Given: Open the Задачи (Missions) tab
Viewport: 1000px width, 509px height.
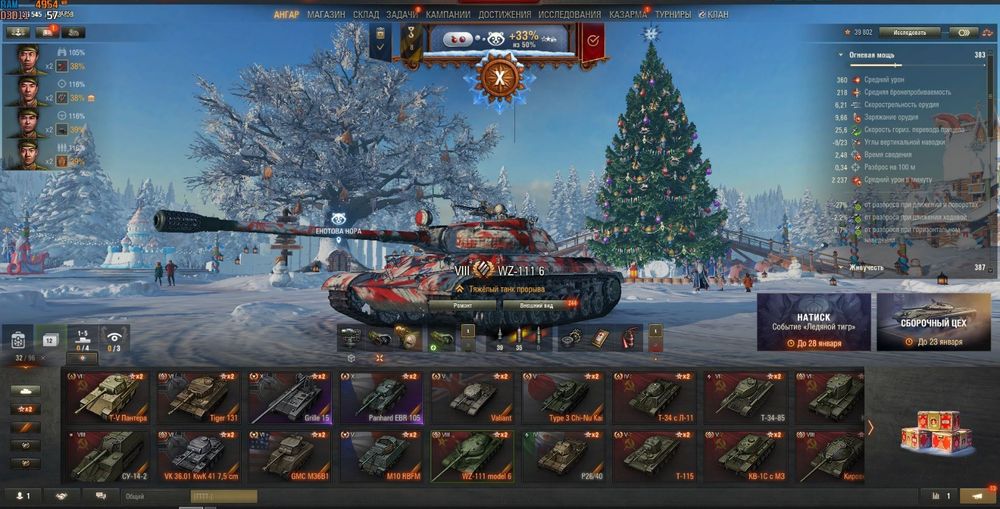Looking at the screenshot, I should [402, 15].
